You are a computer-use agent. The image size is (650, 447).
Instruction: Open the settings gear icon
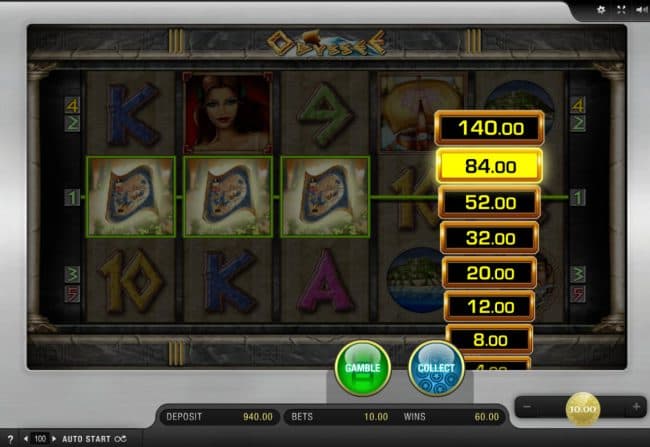(x=601, y=9)
